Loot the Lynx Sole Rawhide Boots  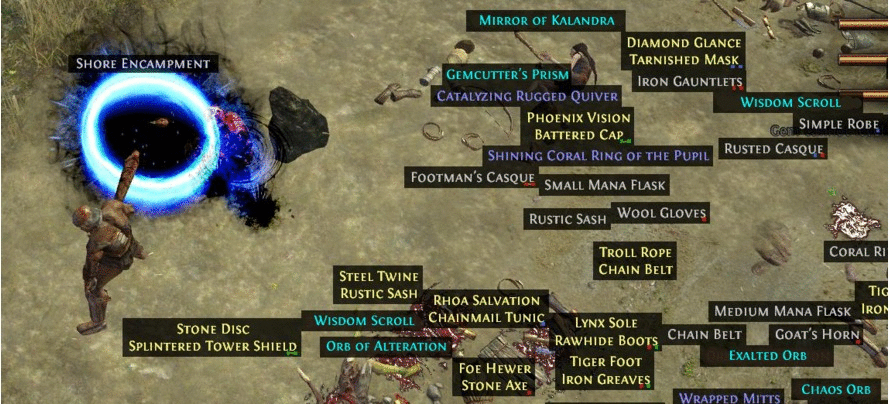pos(605,332)
